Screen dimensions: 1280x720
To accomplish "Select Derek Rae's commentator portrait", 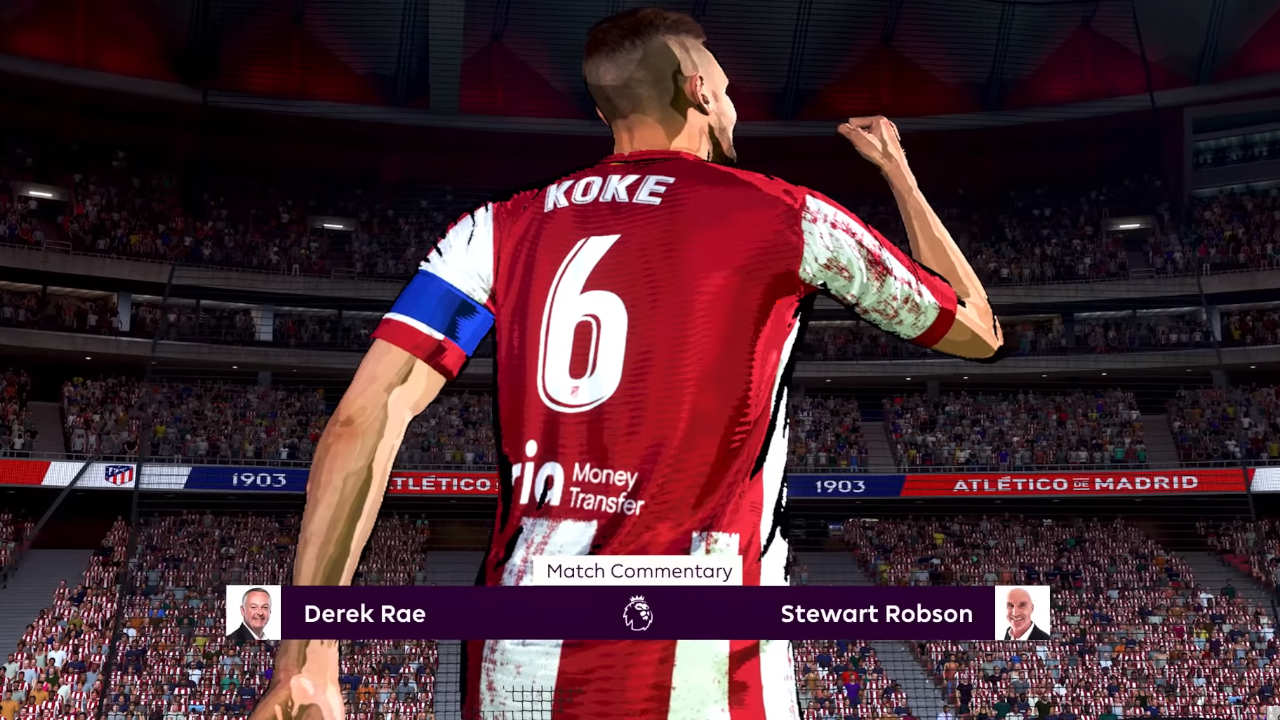I will click(253, 613).
